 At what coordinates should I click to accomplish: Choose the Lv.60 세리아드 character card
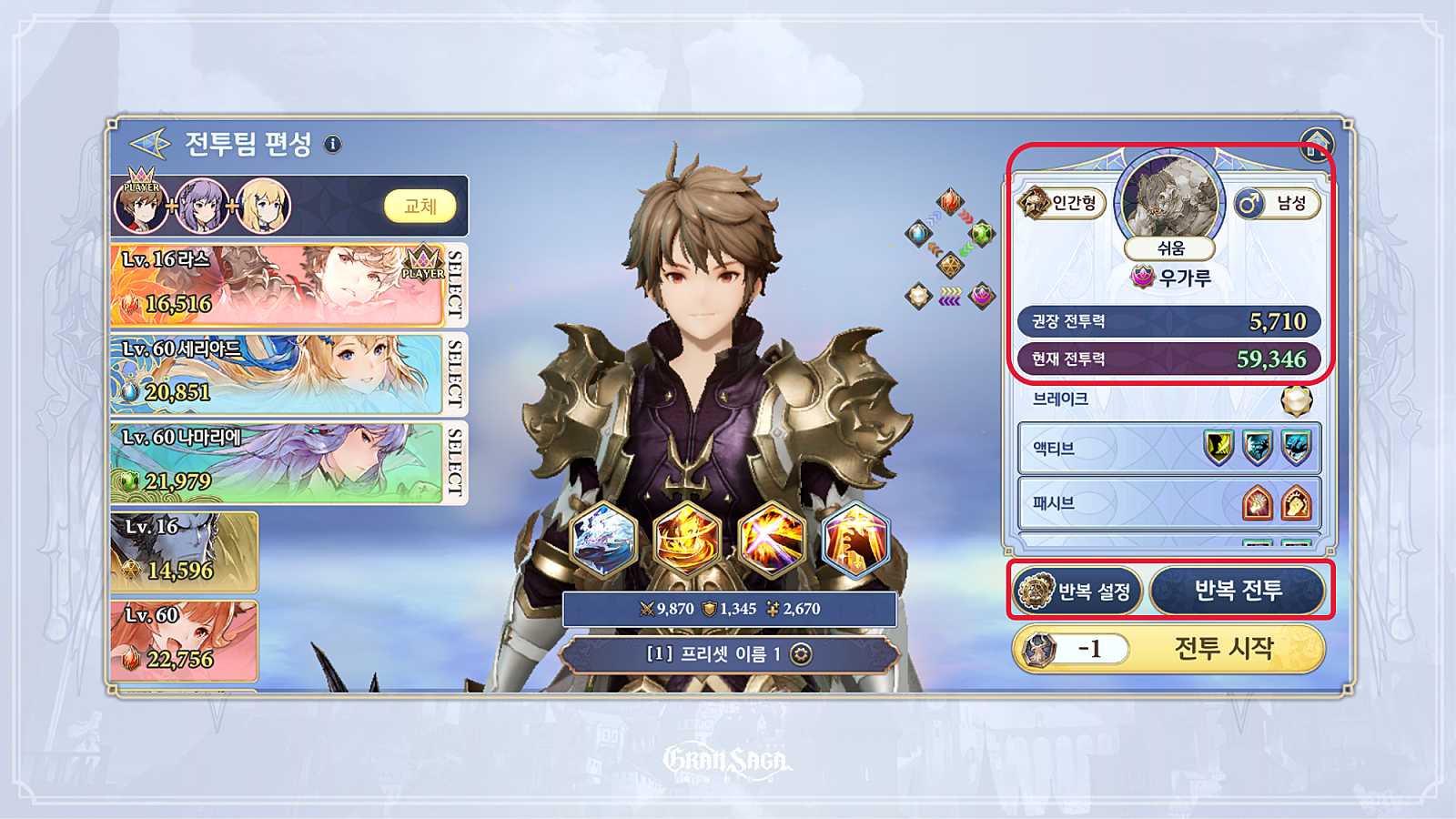pos(278,374)
